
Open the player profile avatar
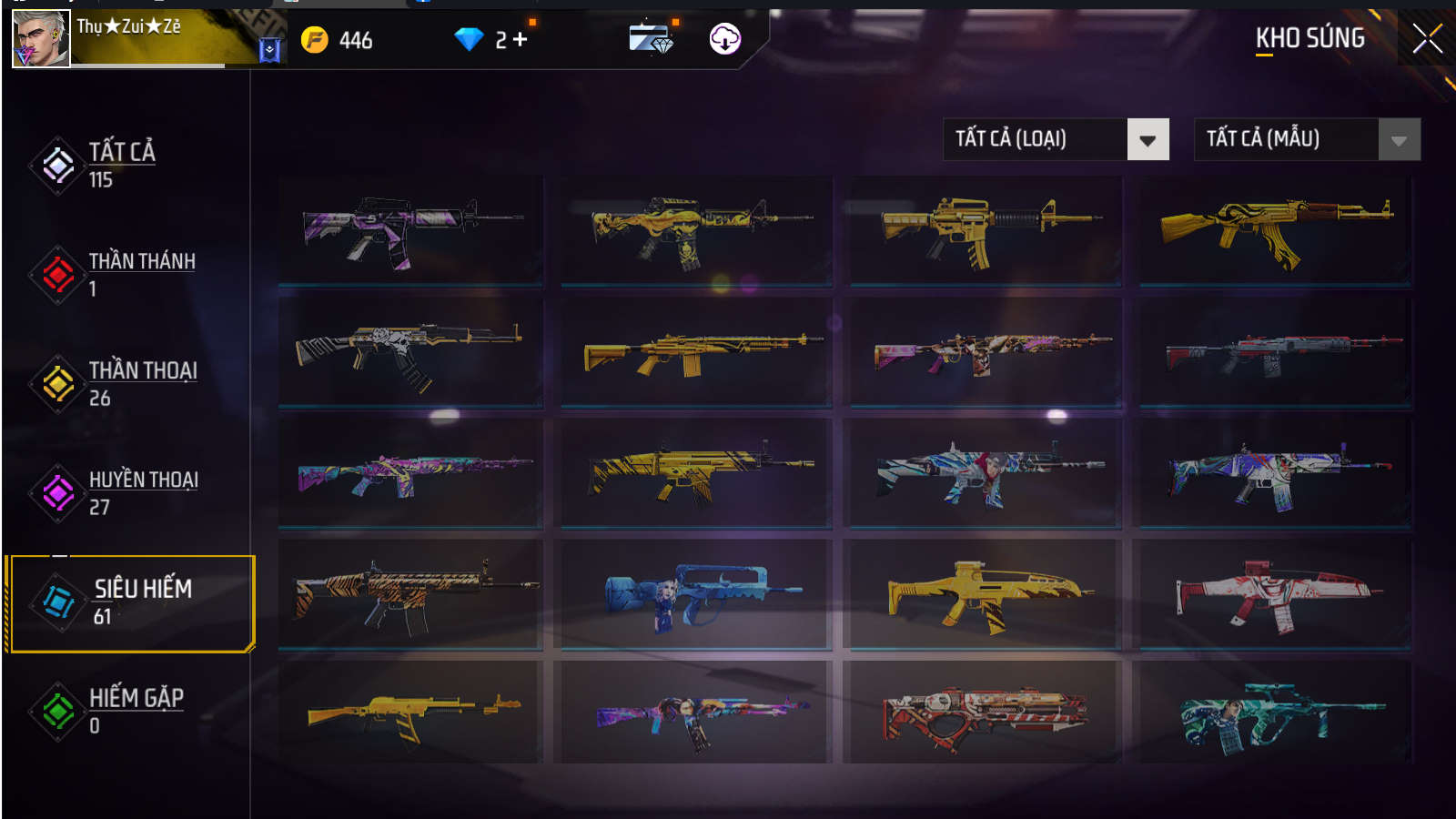pos(41,39)
